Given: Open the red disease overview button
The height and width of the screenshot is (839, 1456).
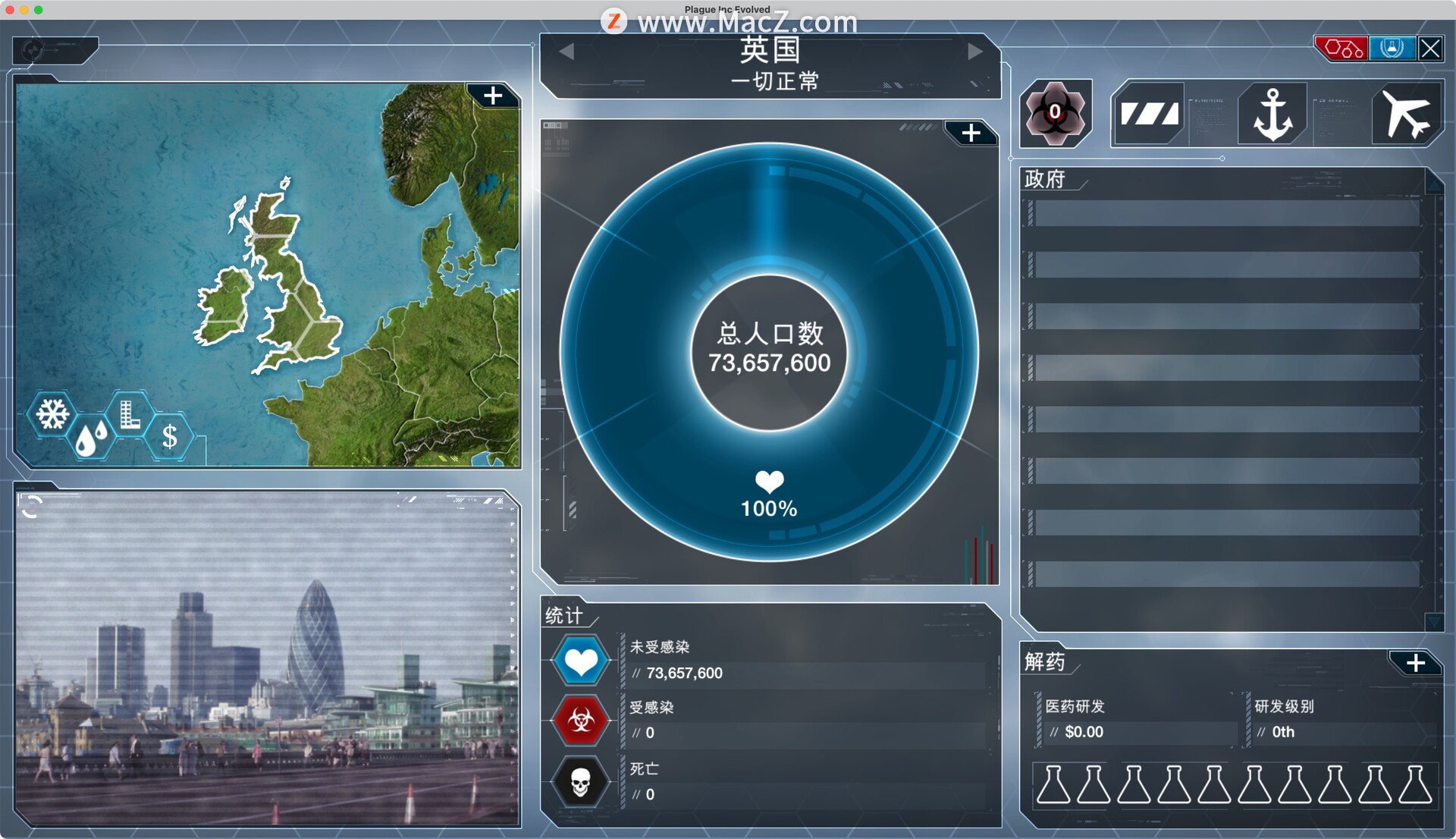Looking at the screenshot, I should point(1341,49).
